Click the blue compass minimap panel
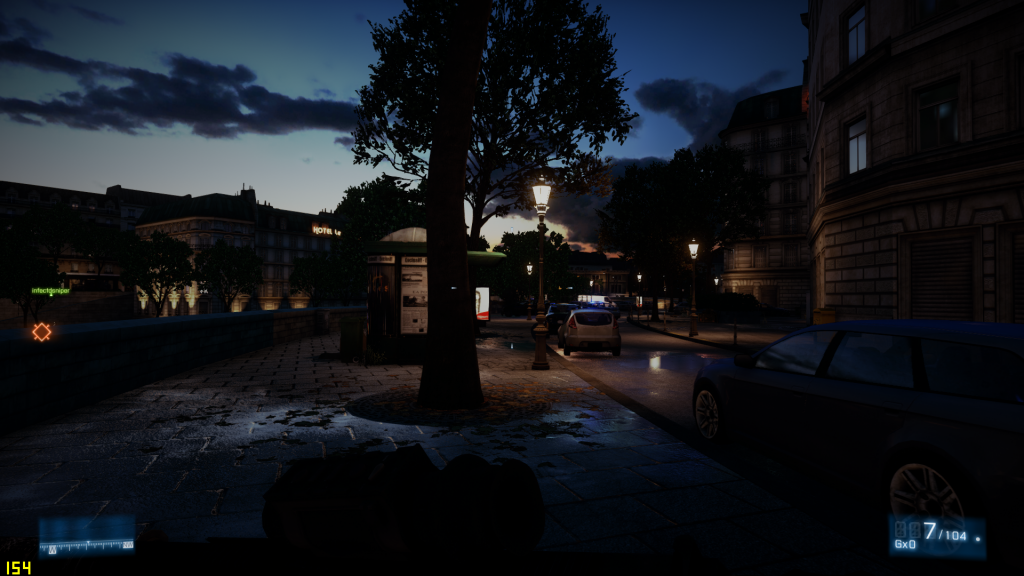 coord(87,535)
